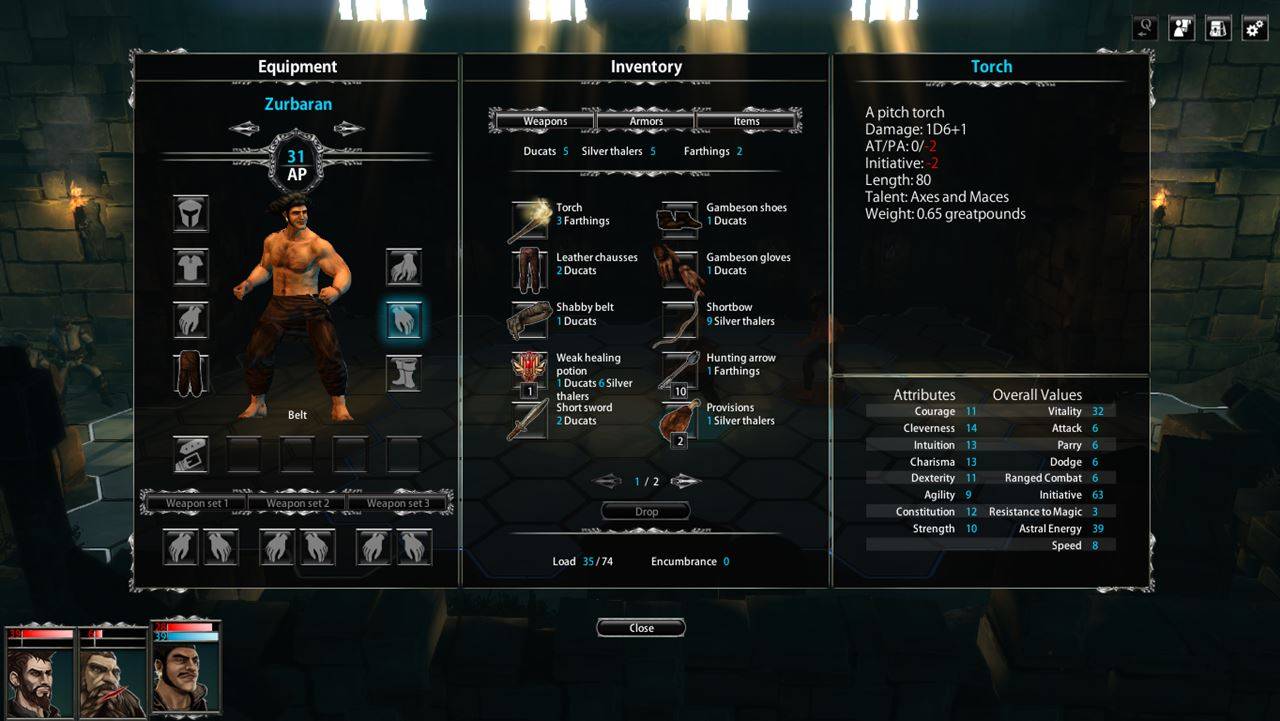Select the equipped trousers slot

(x=190, y=373)
